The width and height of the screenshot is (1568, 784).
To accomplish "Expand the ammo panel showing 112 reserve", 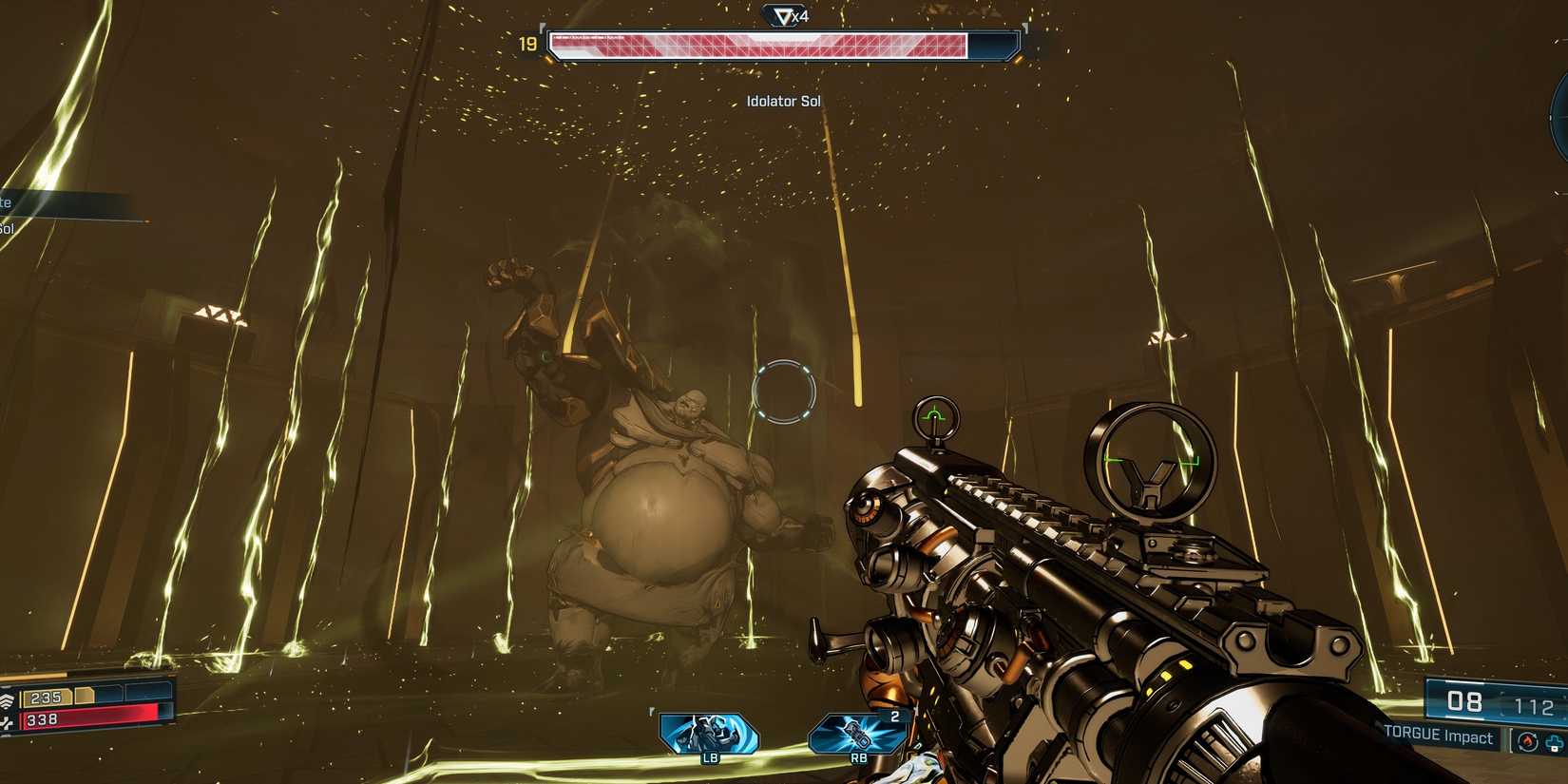I will 1533,705.
